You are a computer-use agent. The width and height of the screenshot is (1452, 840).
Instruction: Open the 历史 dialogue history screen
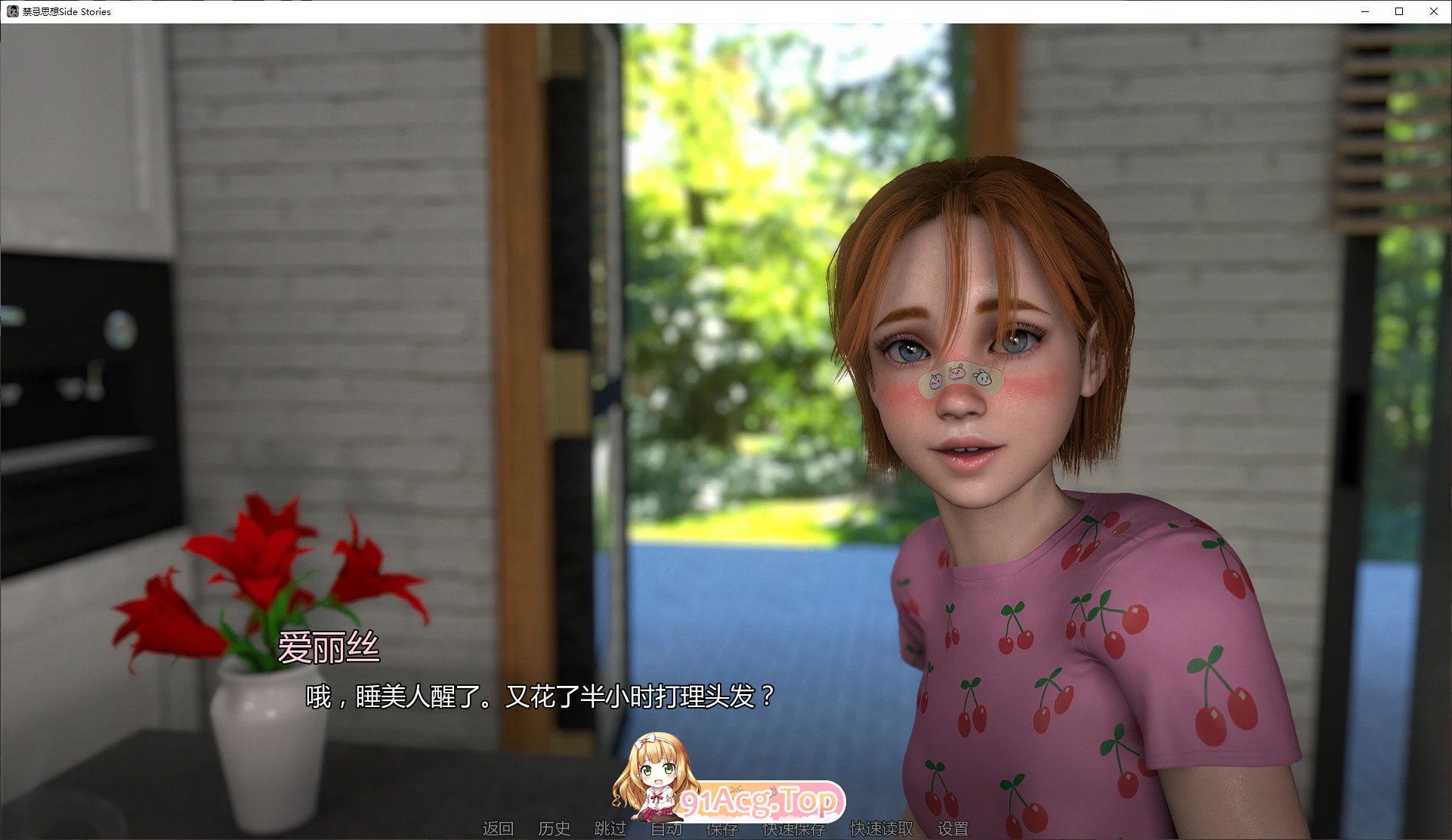click(555, 829)
